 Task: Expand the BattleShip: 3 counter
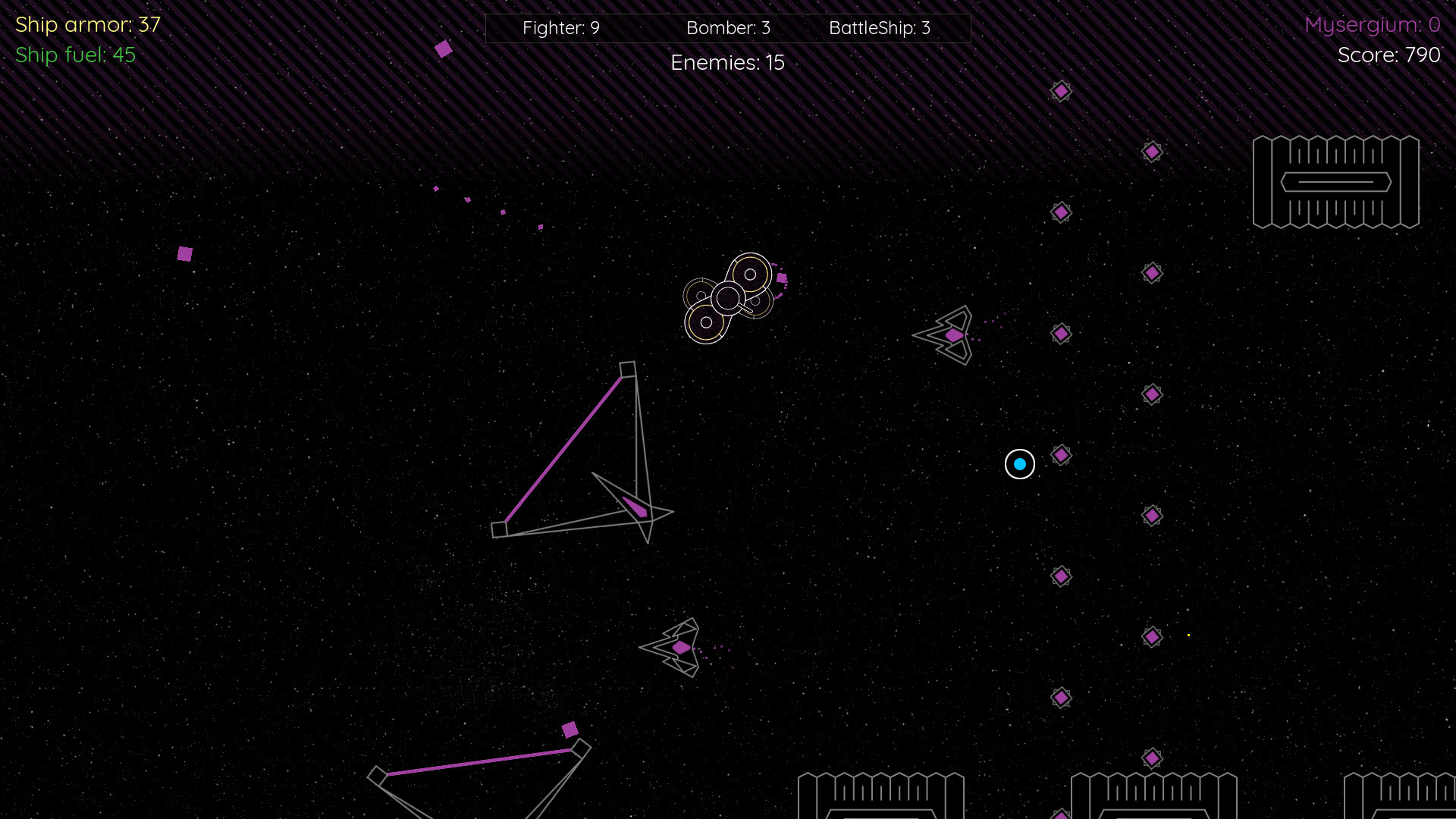click(x=880, y=28)
